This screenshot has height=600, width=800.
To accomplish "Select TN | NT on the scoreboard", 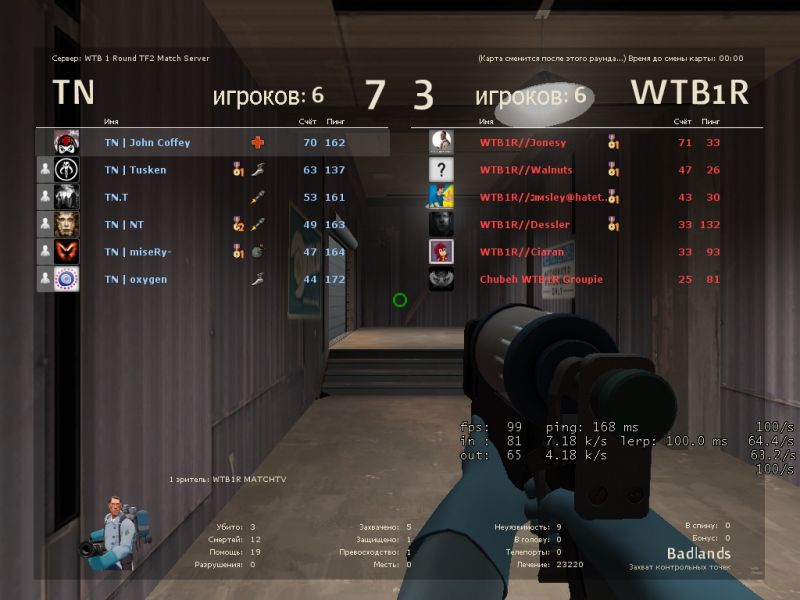I will click(124, 225).
